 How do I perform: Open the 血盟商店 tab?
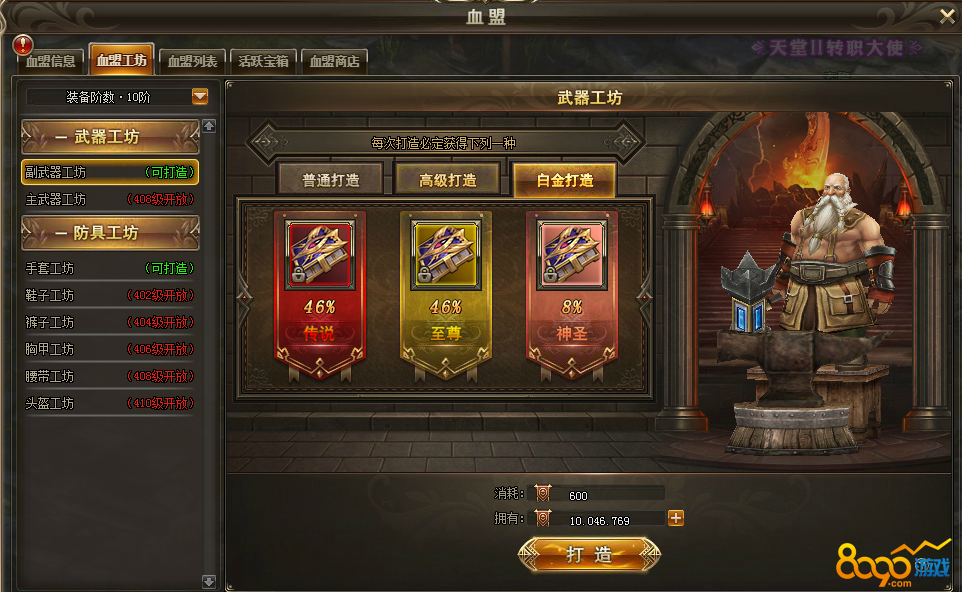click(x=334, y=61)
